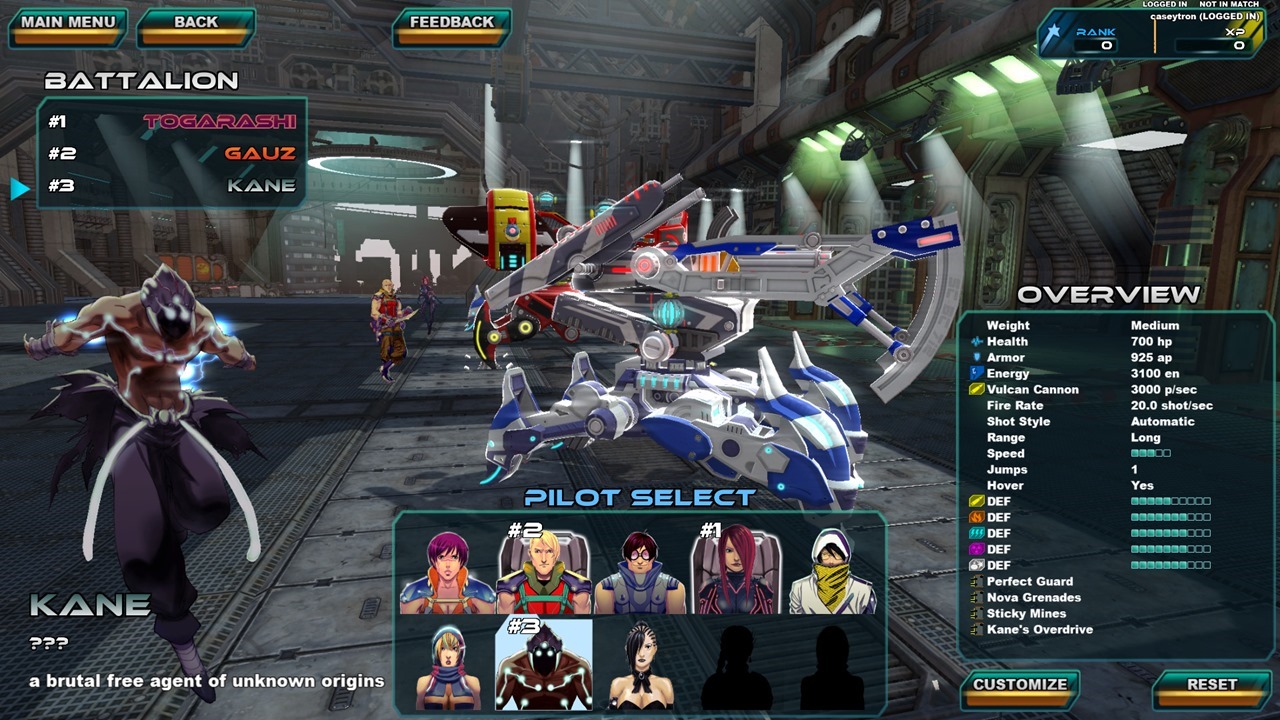Viewport: 1280px width, 720px height.
Task: Select the blonde hooded pilot portrait
Action: 446,664
